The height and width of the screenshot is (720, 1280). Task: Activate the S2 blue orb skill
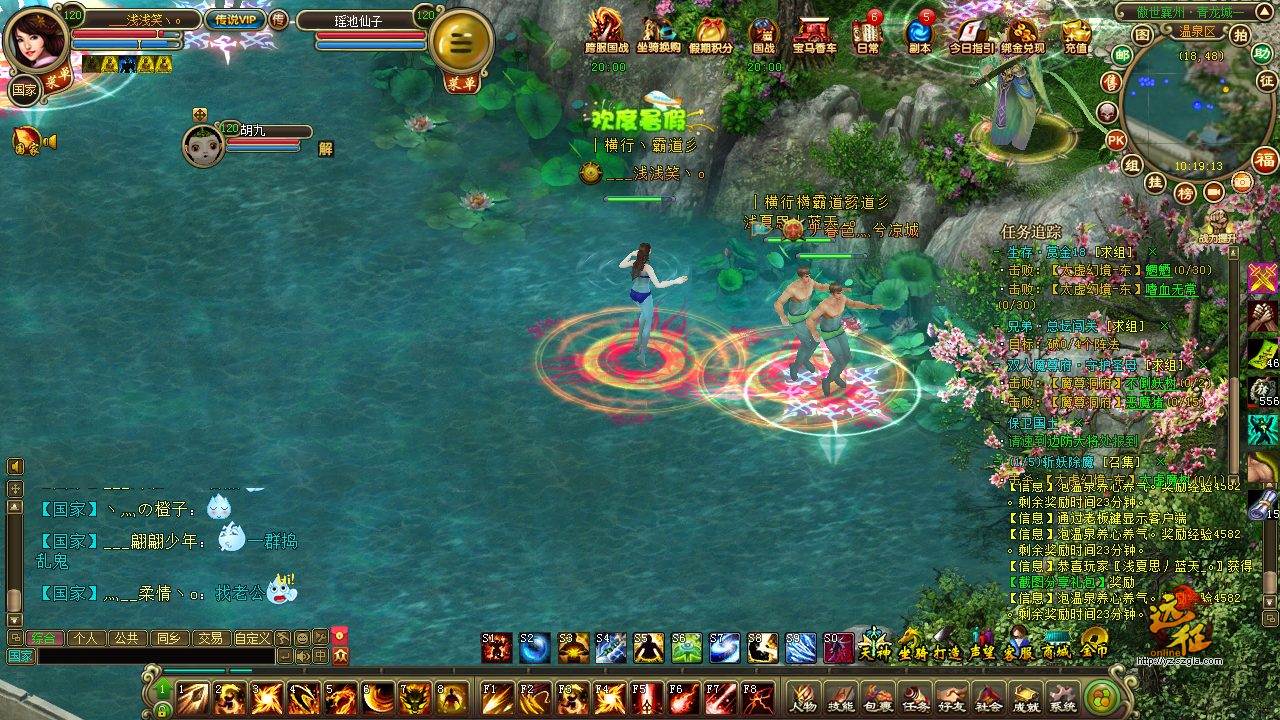point(534,648)
